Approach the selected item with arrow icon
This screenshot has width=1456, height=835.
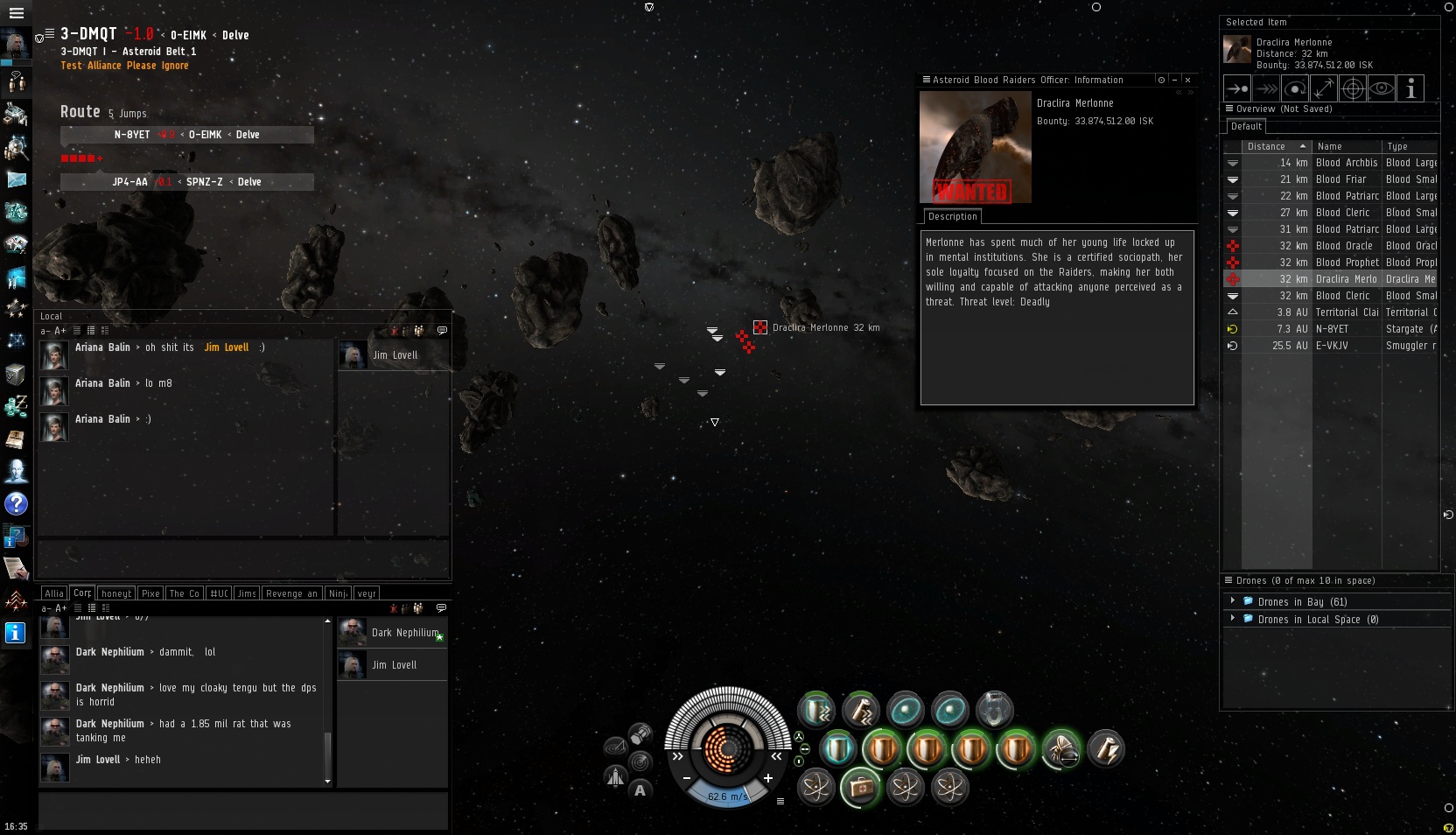pyautogui.click(x=1237, y=88)
